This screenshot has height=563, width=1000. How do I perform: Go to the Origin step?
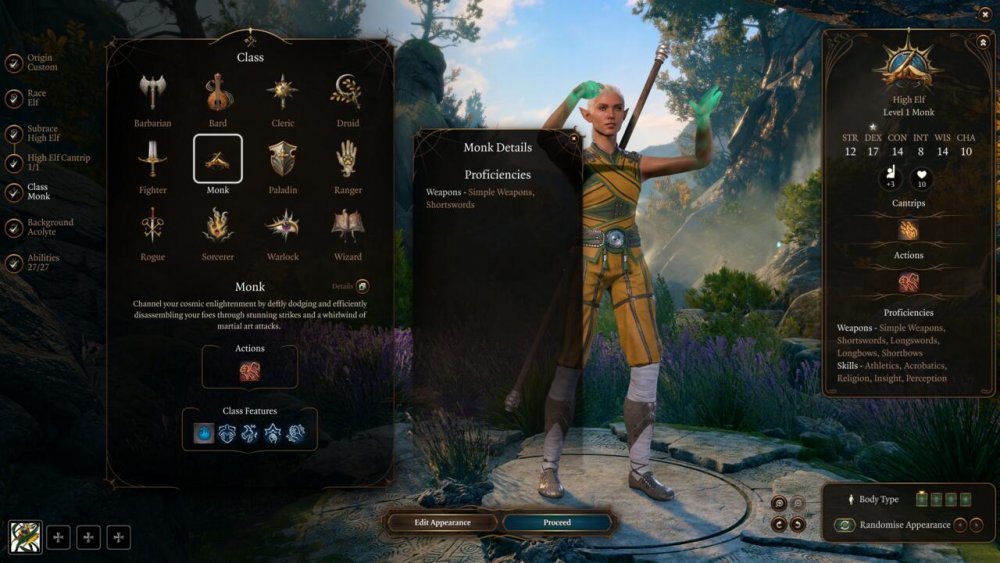tap(14, 63)
